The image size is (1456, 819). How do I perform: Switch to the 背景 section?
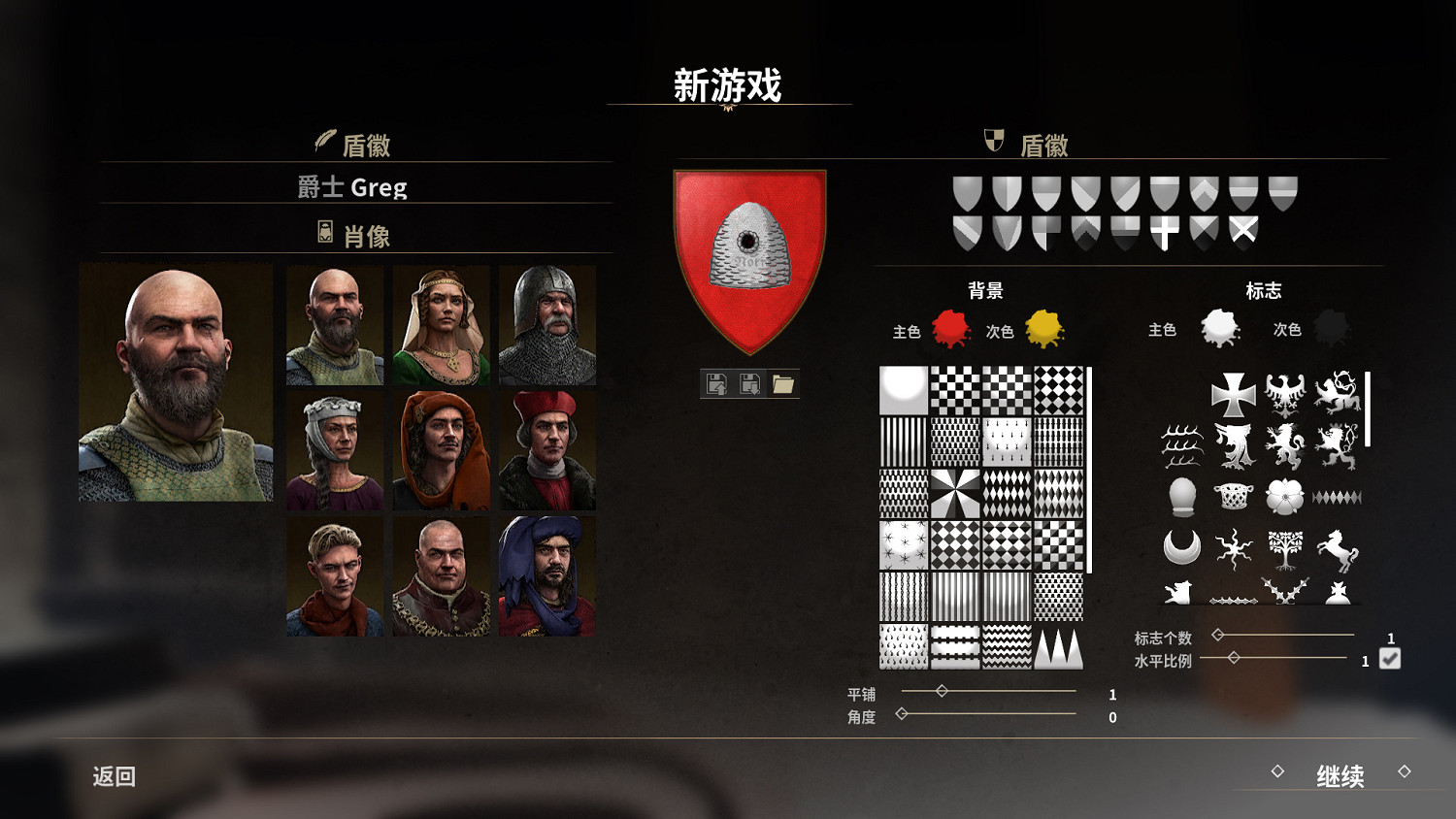tap(983, 290)
